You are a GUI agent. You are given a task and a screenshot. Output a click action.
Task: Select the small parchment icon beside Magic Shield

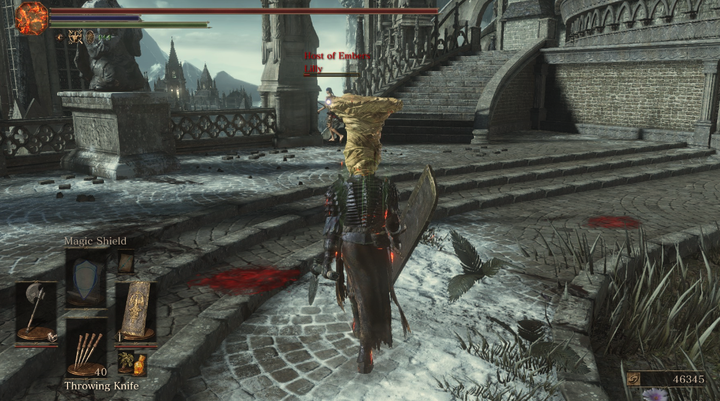point(126,262)
